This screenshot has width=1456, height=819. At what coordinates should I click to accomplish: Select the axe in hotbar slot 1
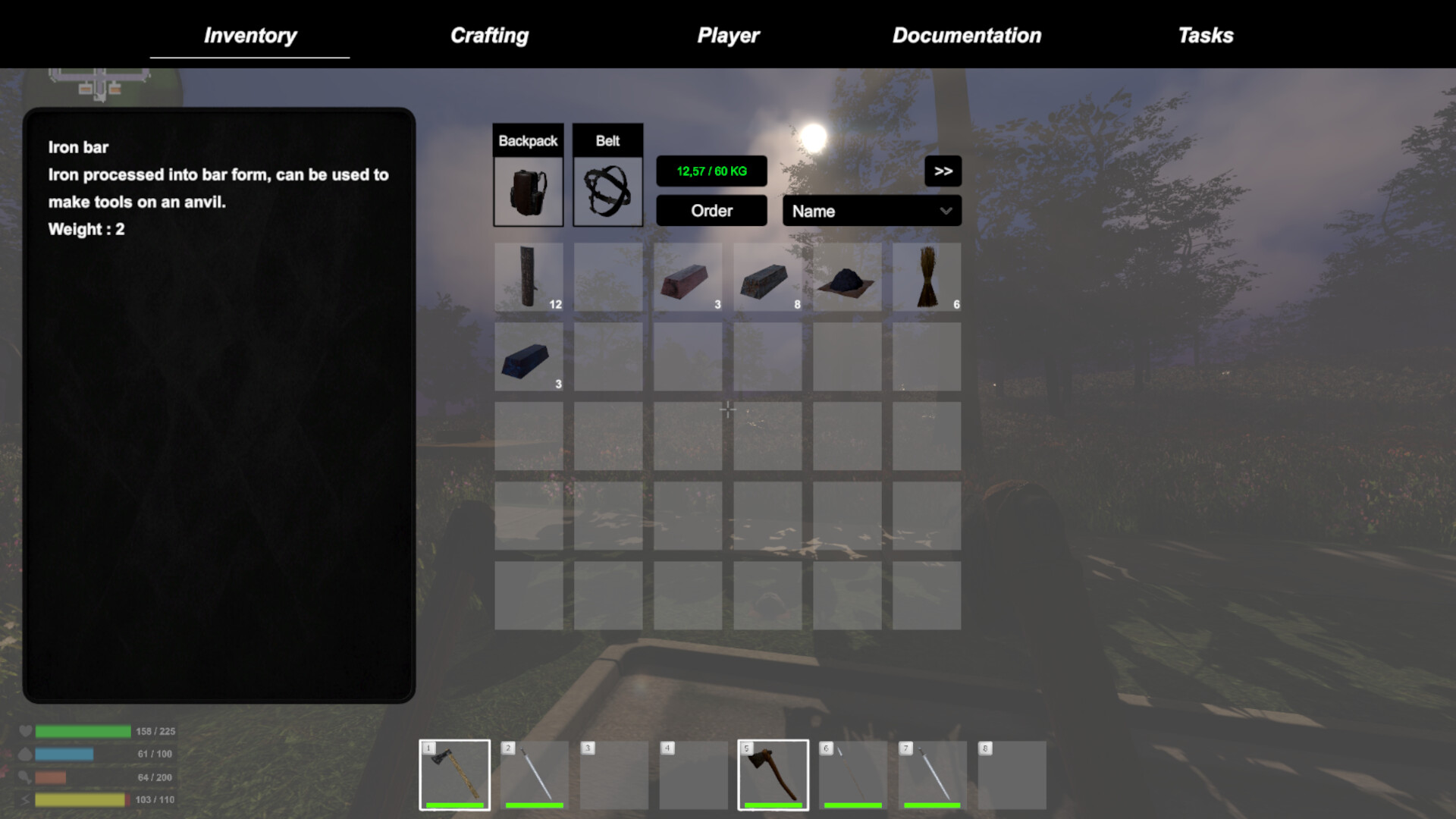[x=453, y=773]
